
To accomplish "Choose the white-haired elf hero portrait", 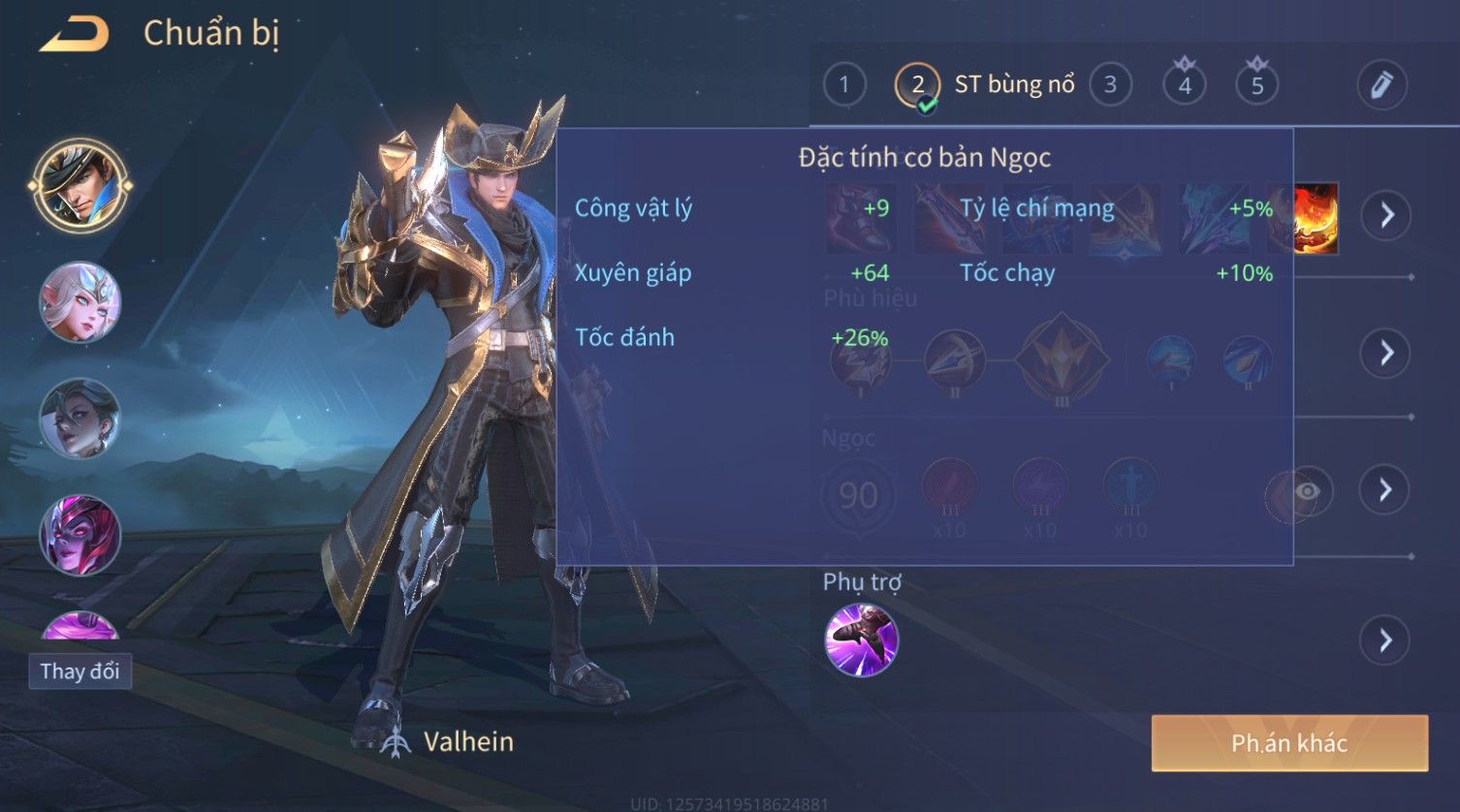I will click(x=79, y=302).
